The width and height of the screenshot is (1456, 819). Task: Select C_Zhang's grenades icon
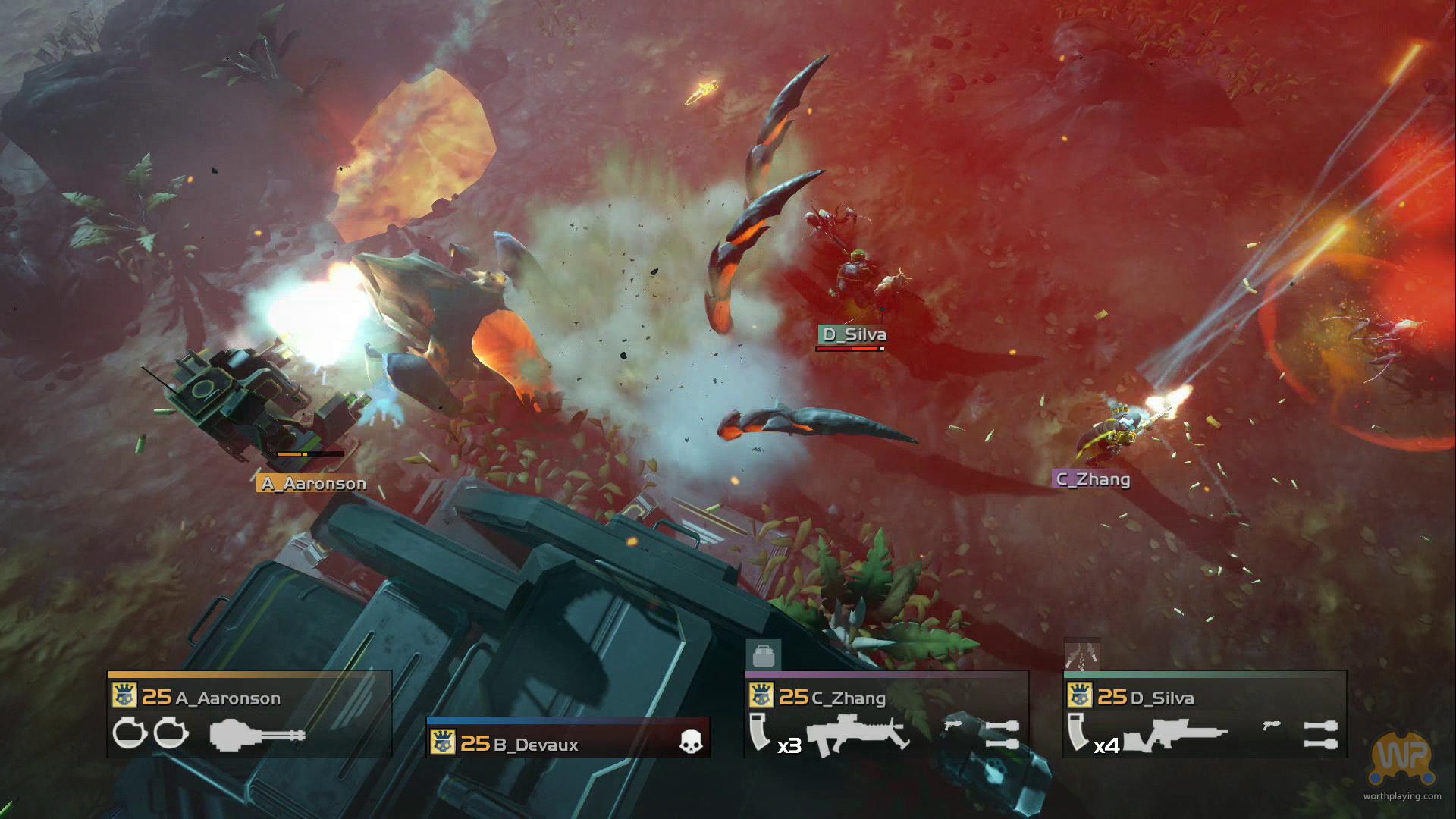point(1002,734)
